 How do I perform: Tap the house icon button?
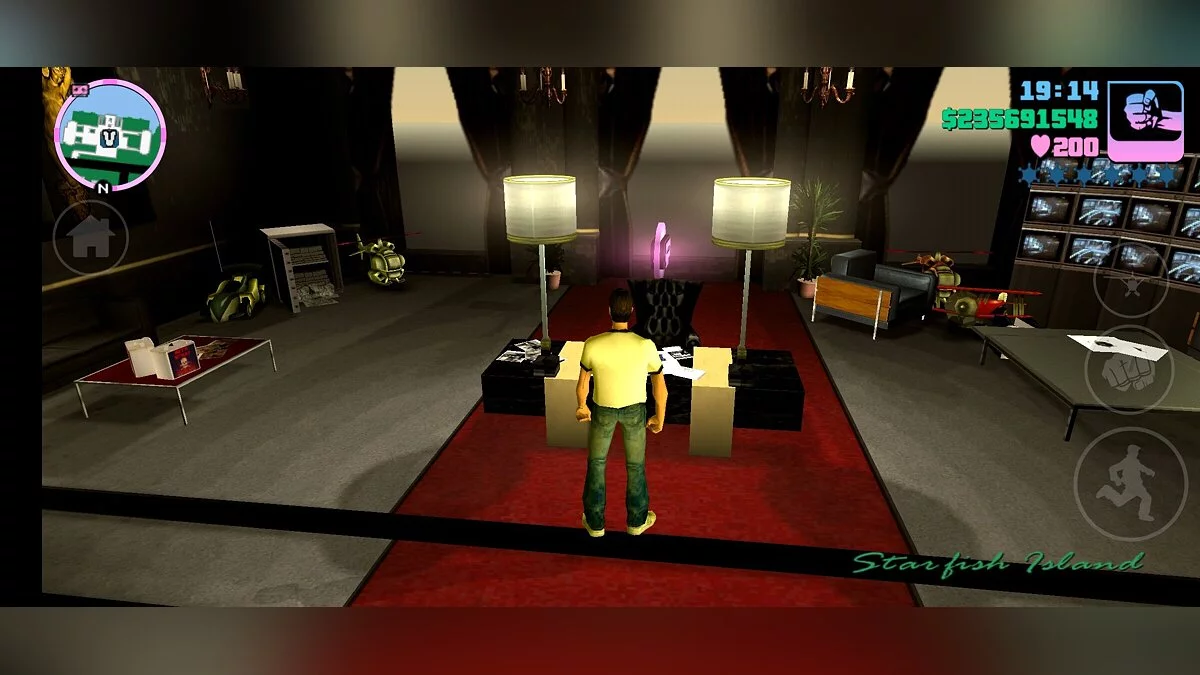pos(90,237)
